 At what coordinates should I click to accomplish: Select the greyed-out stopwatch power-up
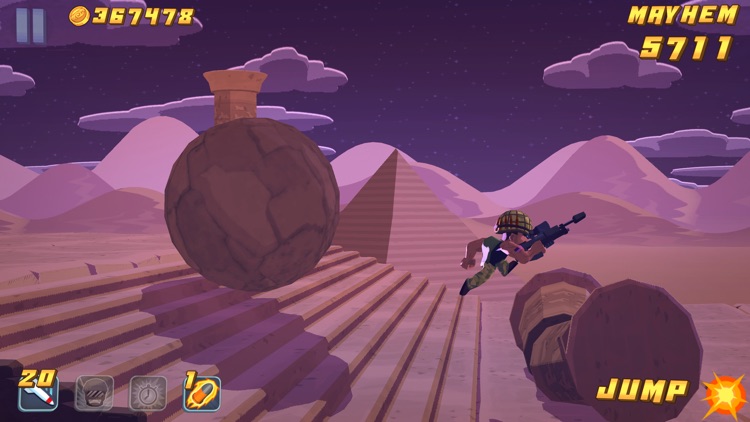(x=148, y=393)
